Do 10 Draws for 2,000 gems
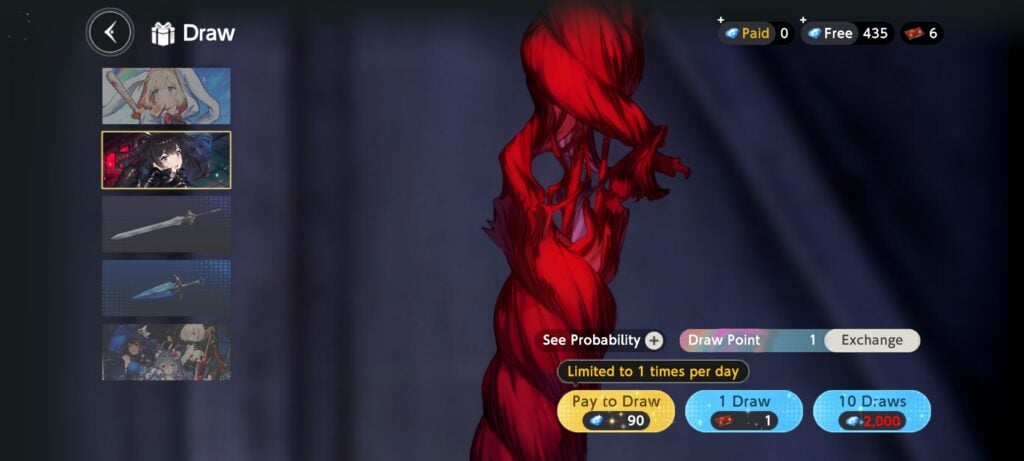1024x461 pixels. pos(872,411)
